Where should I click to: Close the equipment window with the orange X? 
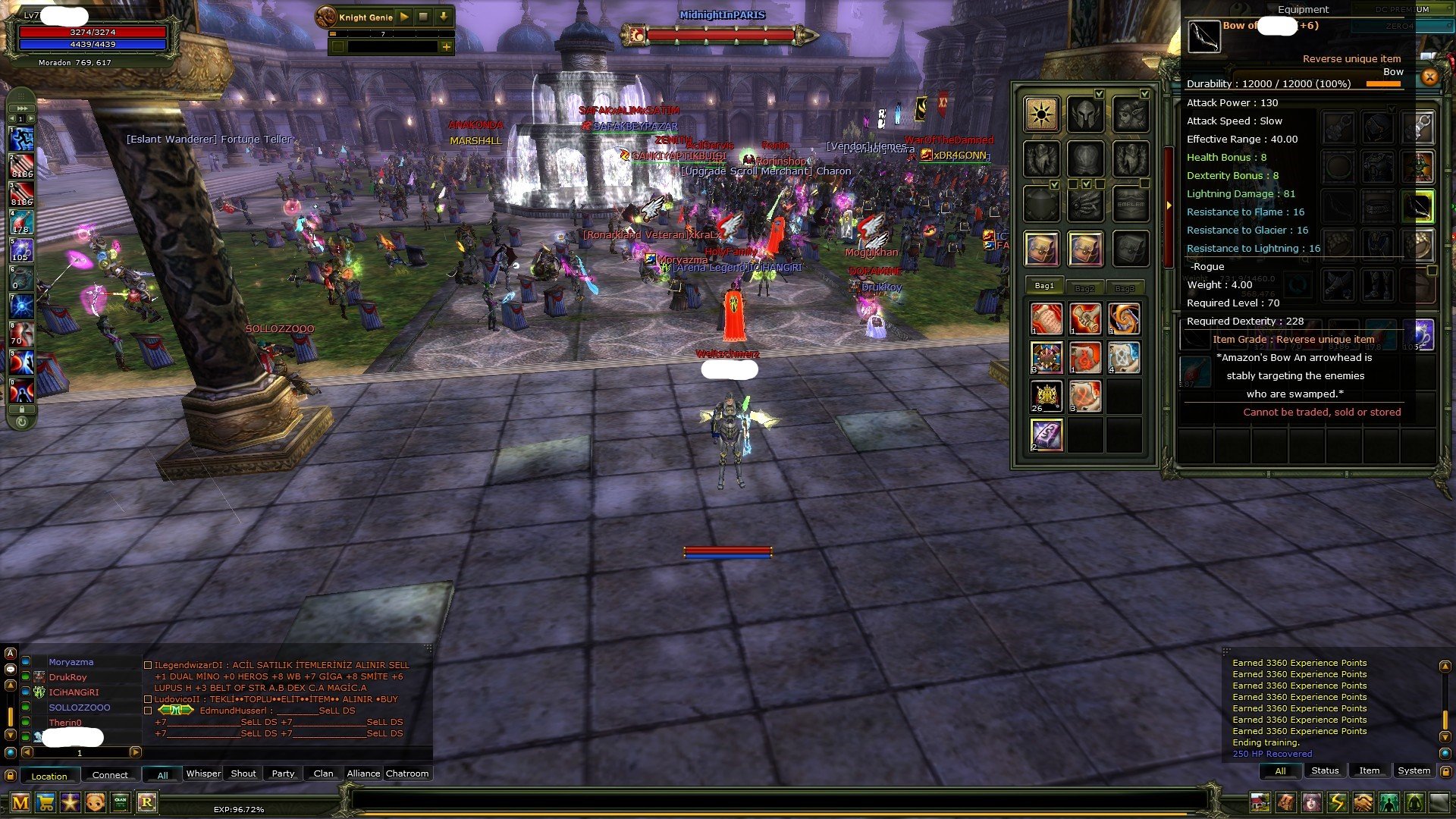point(1429,77)
